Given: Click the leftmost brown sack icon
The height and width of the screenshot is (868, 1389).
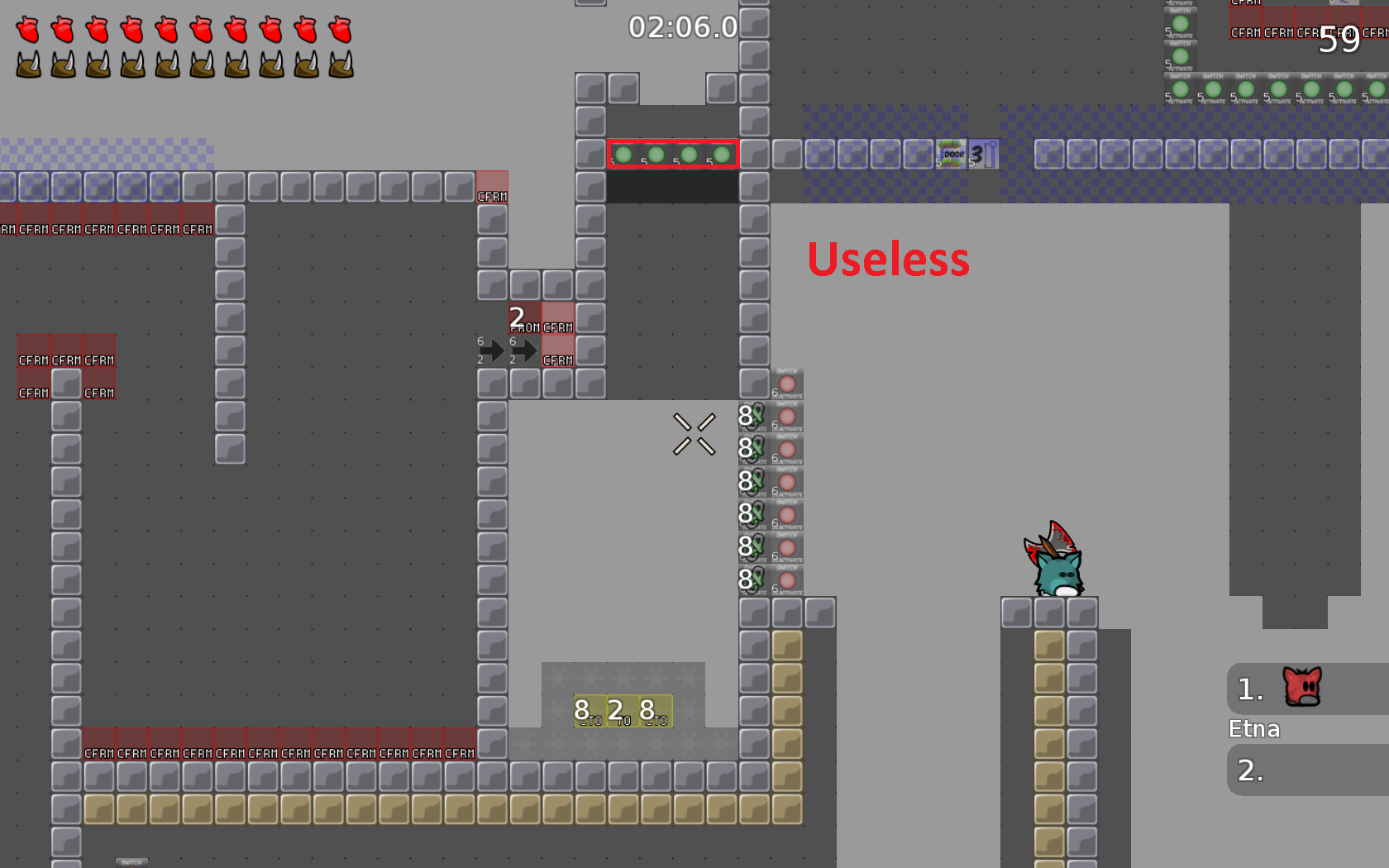Looking at the screenshot, I should click(x=29, y=64).
